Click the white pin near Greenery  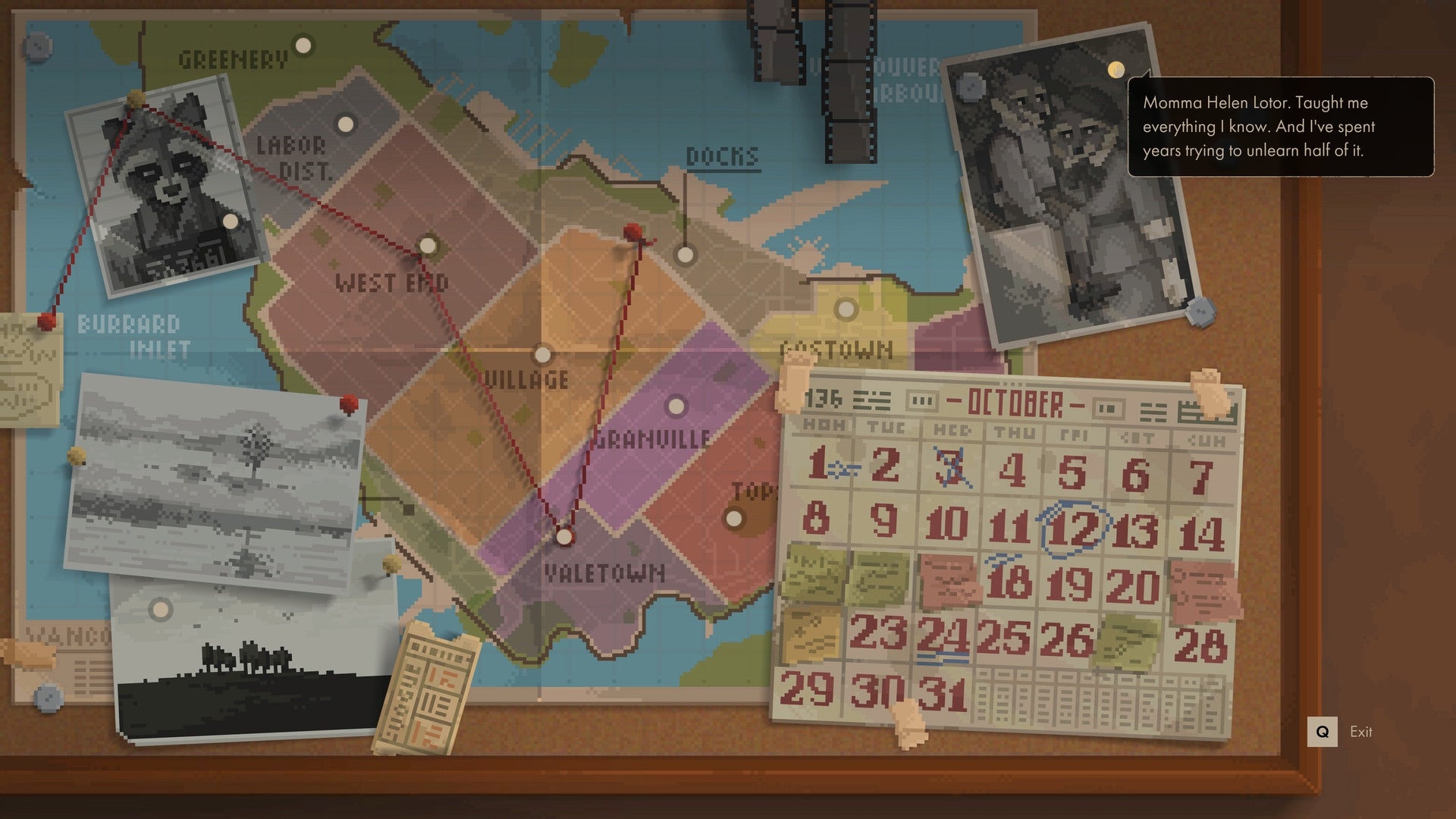302,44
